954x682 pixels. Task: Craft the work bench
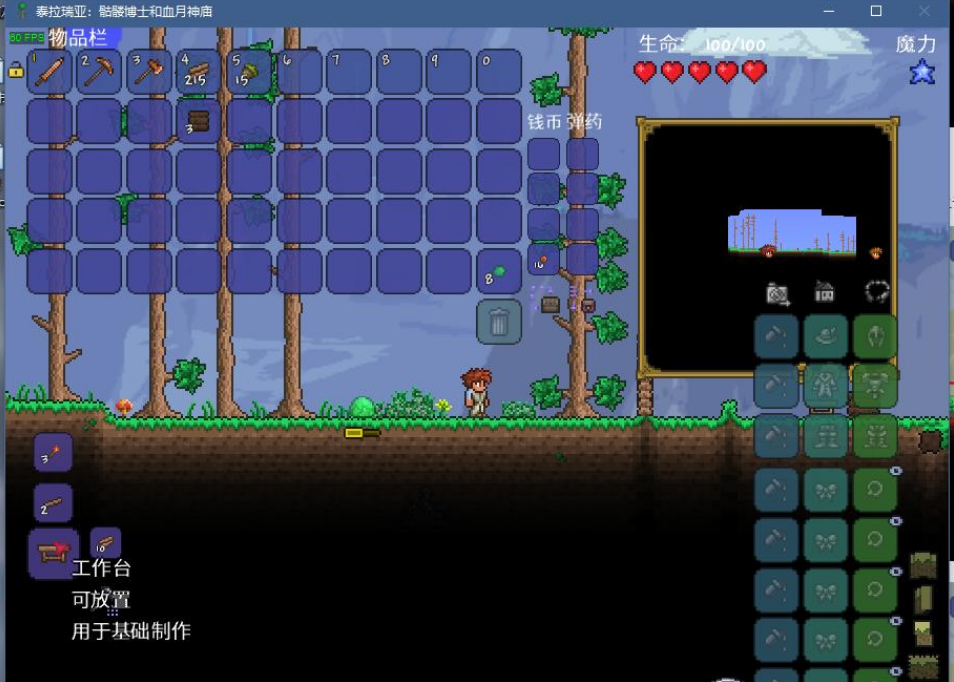point(53,552)
